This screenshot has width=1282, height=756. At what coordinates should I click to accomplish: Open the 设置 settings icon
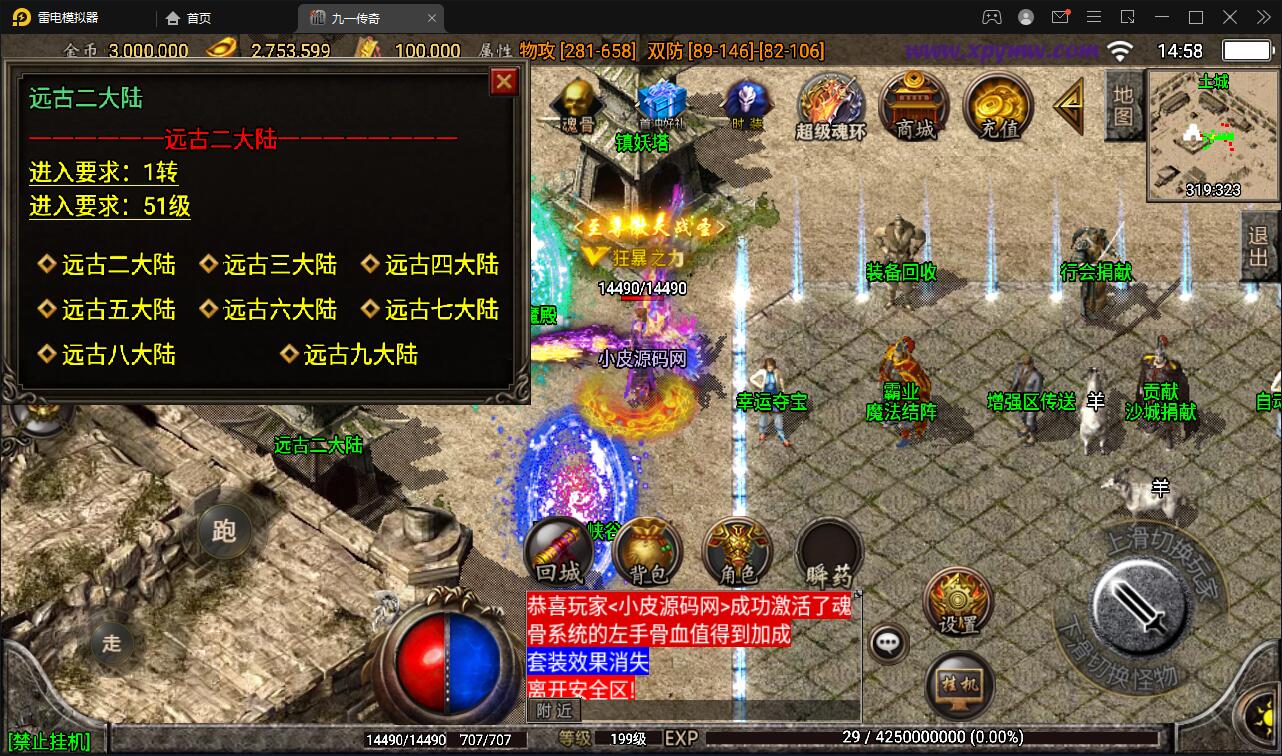click(x=957, y=602)
